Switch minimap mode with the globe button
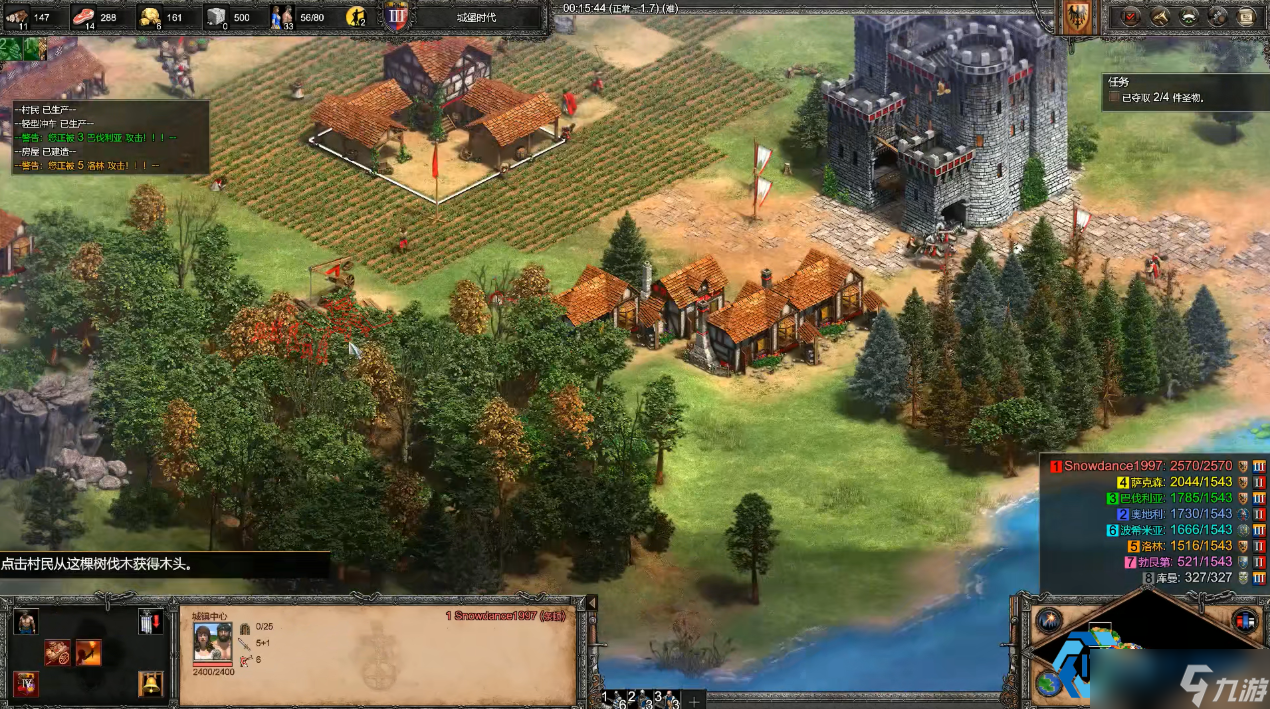The image size is (1270, 709). coord(1048,684)
